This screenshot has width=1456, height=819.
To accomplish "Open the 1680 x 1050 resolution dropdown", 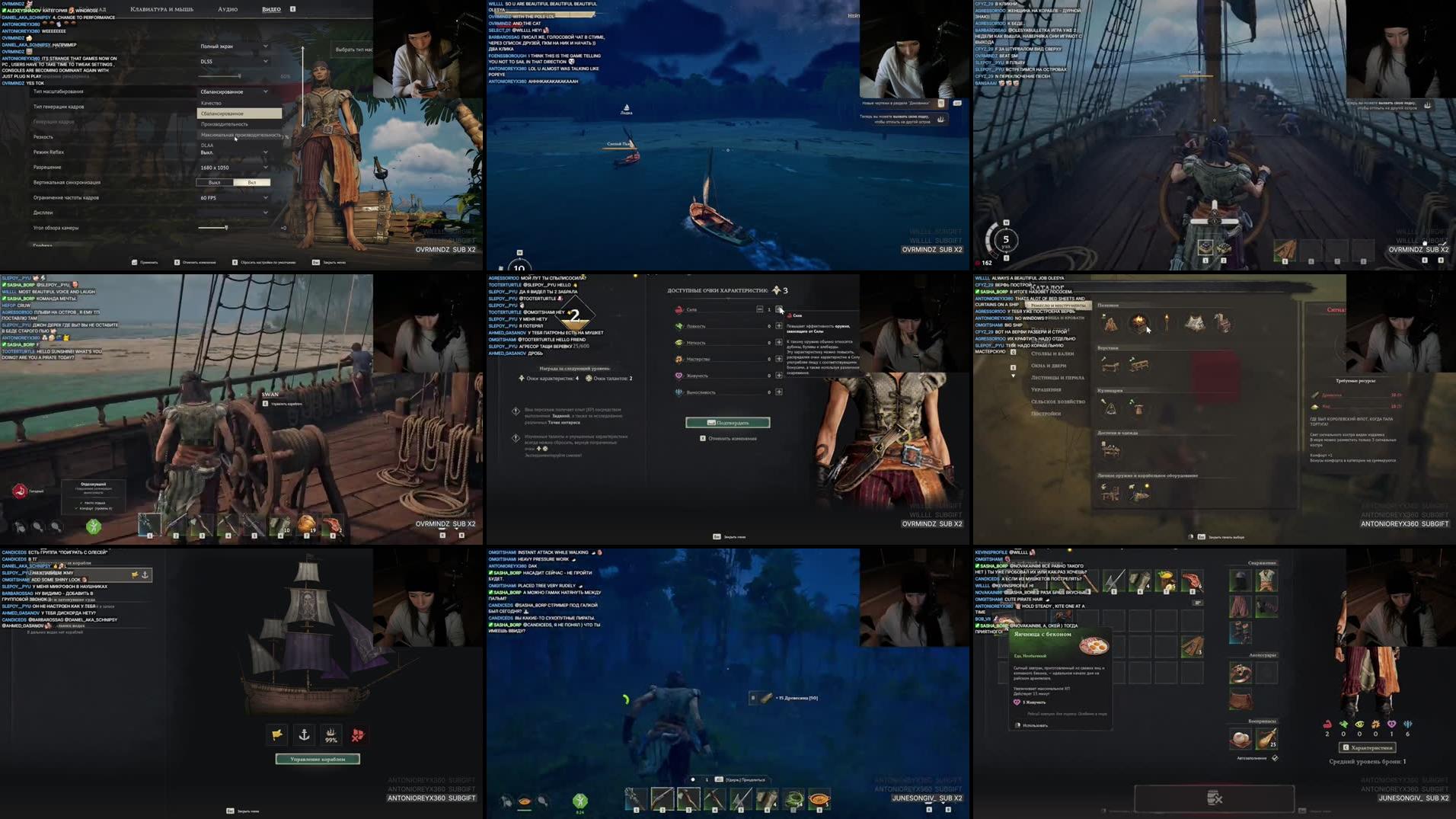I will click(232, 167).
